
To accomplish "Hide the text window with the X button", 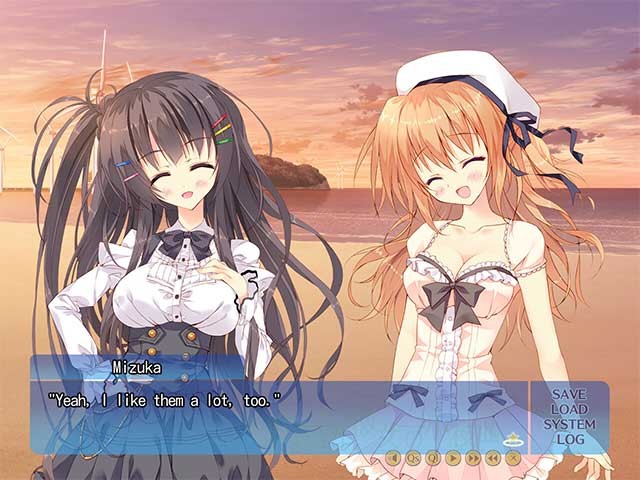I will tap(513, 458).
